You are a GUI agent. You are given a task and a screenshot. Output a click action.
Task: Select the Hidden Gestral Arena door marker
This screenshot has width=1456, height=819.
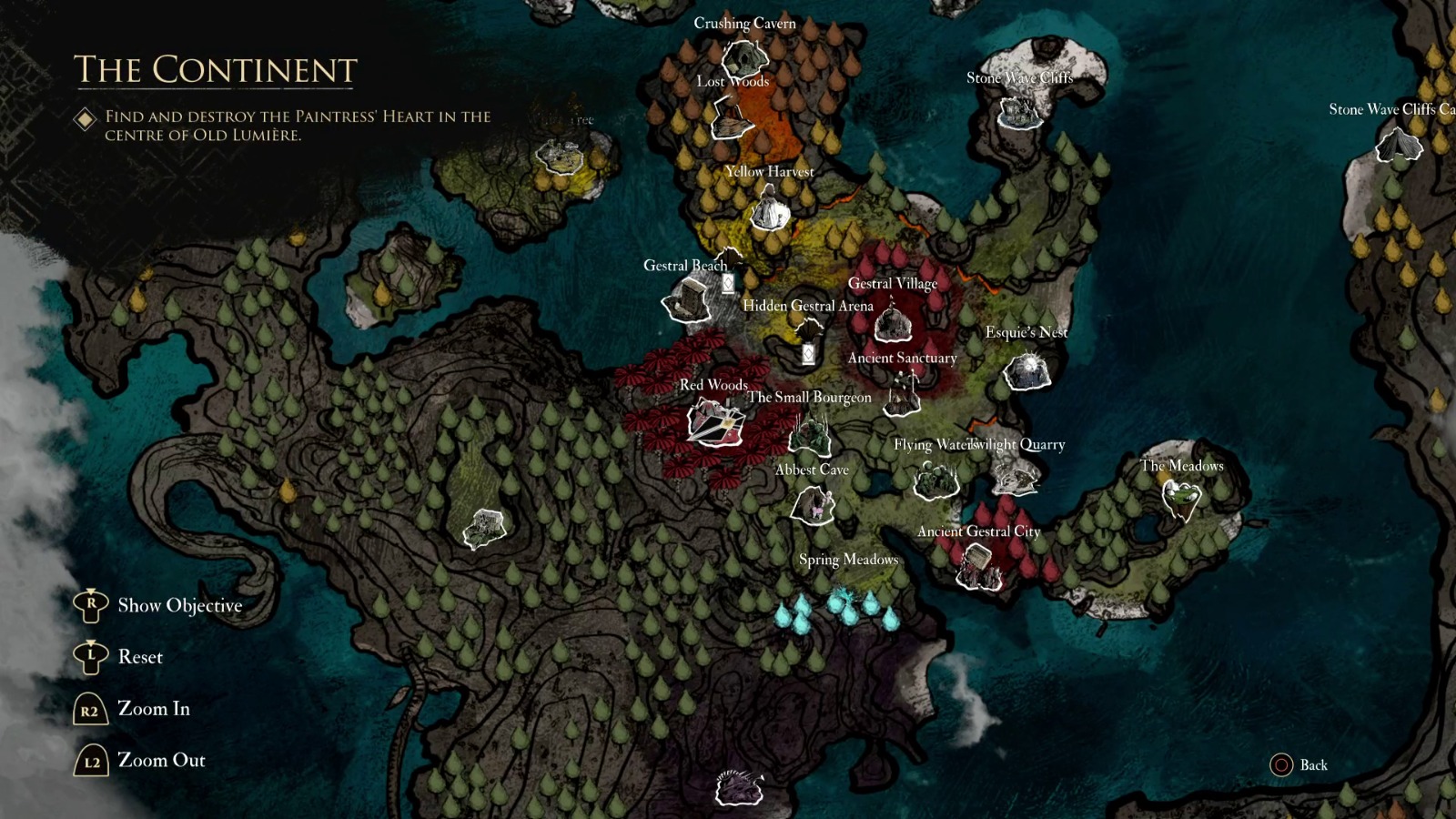pos(809,353)
